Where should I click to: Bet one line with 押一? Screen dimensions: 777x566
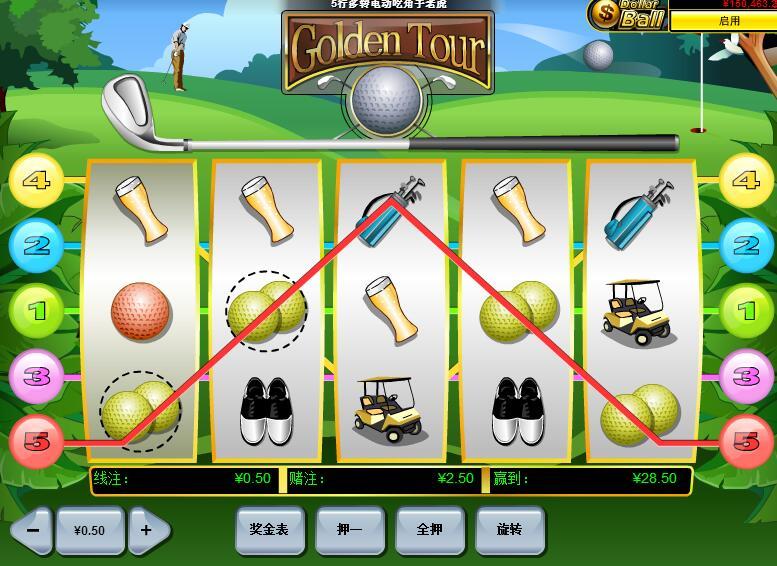pyautogui.click(x=349, y=529)
